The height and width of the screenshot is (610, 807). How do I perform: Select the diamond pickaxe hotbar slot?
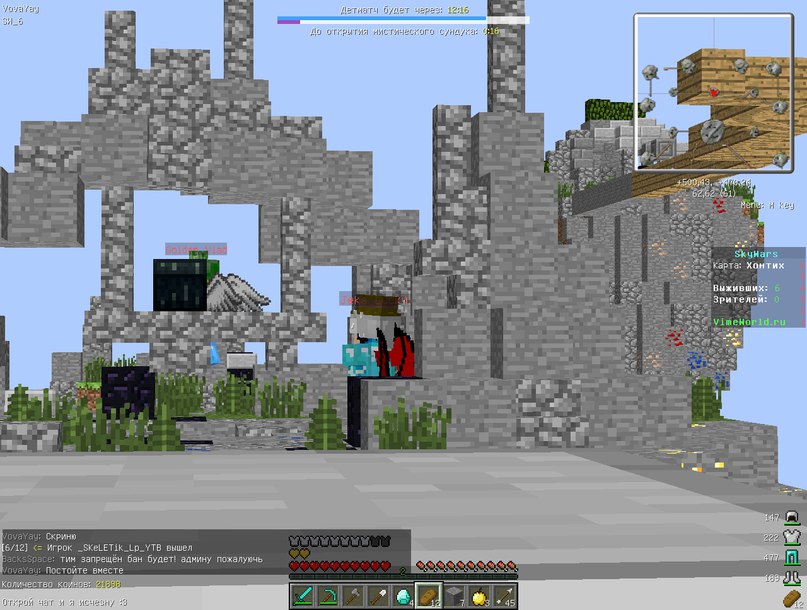(329, 596)
